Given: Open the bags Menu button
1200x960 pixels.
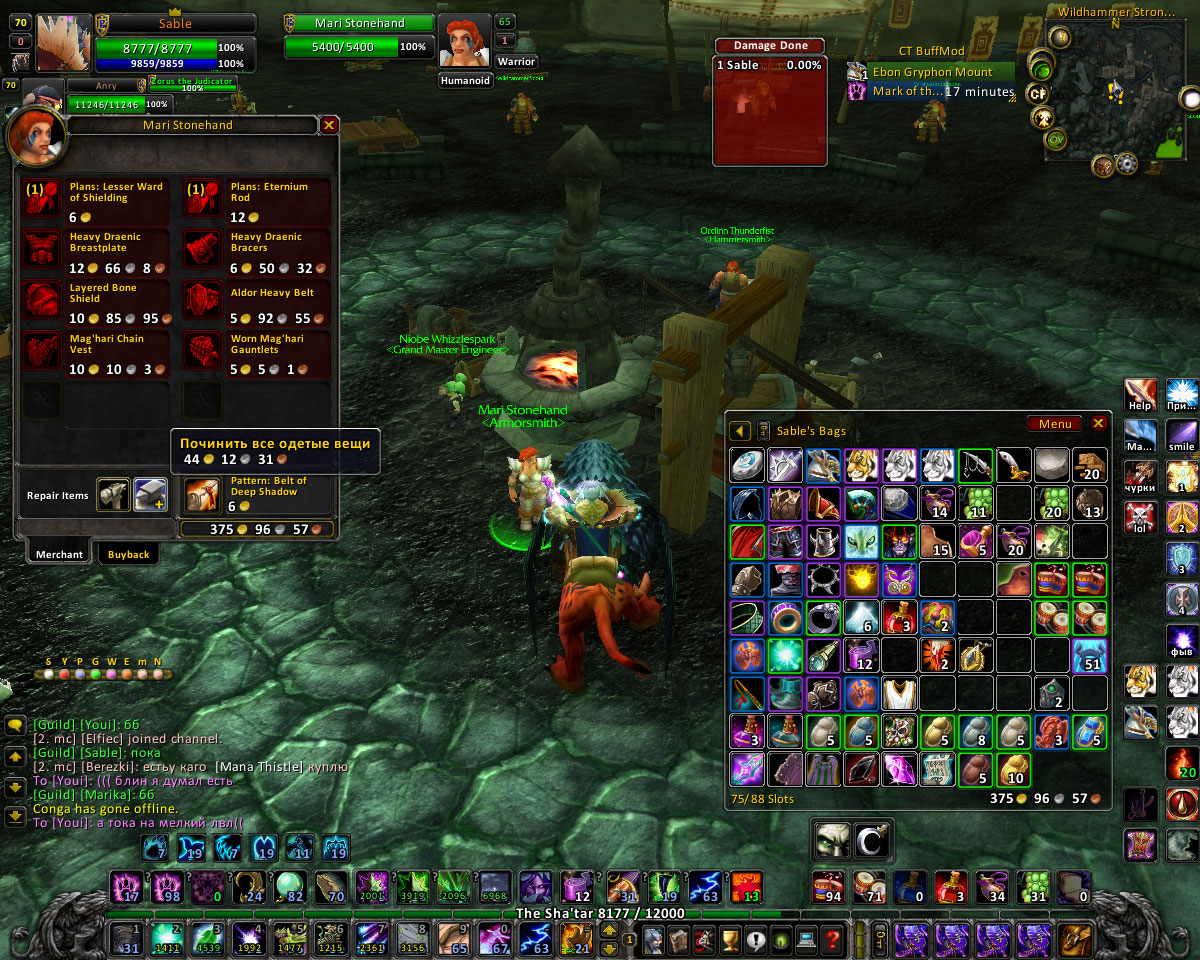Looking at the screenshot, I should pyautogui.click(x=1054, y=424).
